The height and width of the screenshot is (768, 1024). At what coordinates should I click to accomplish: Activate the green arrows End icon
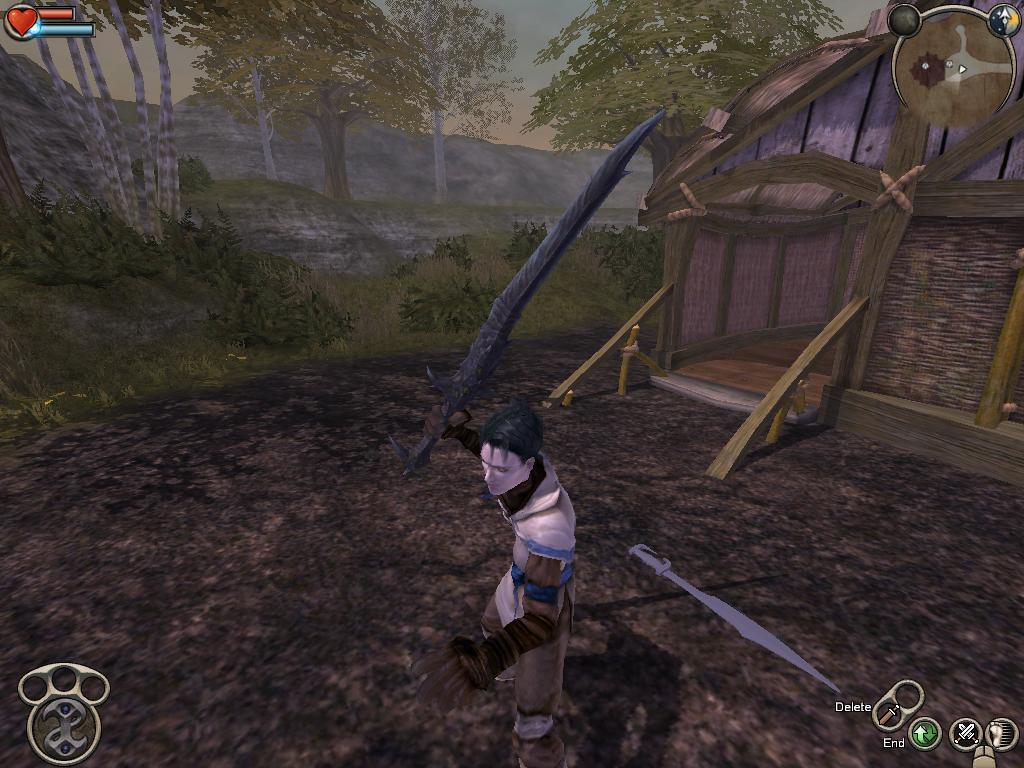click(925, 735)
